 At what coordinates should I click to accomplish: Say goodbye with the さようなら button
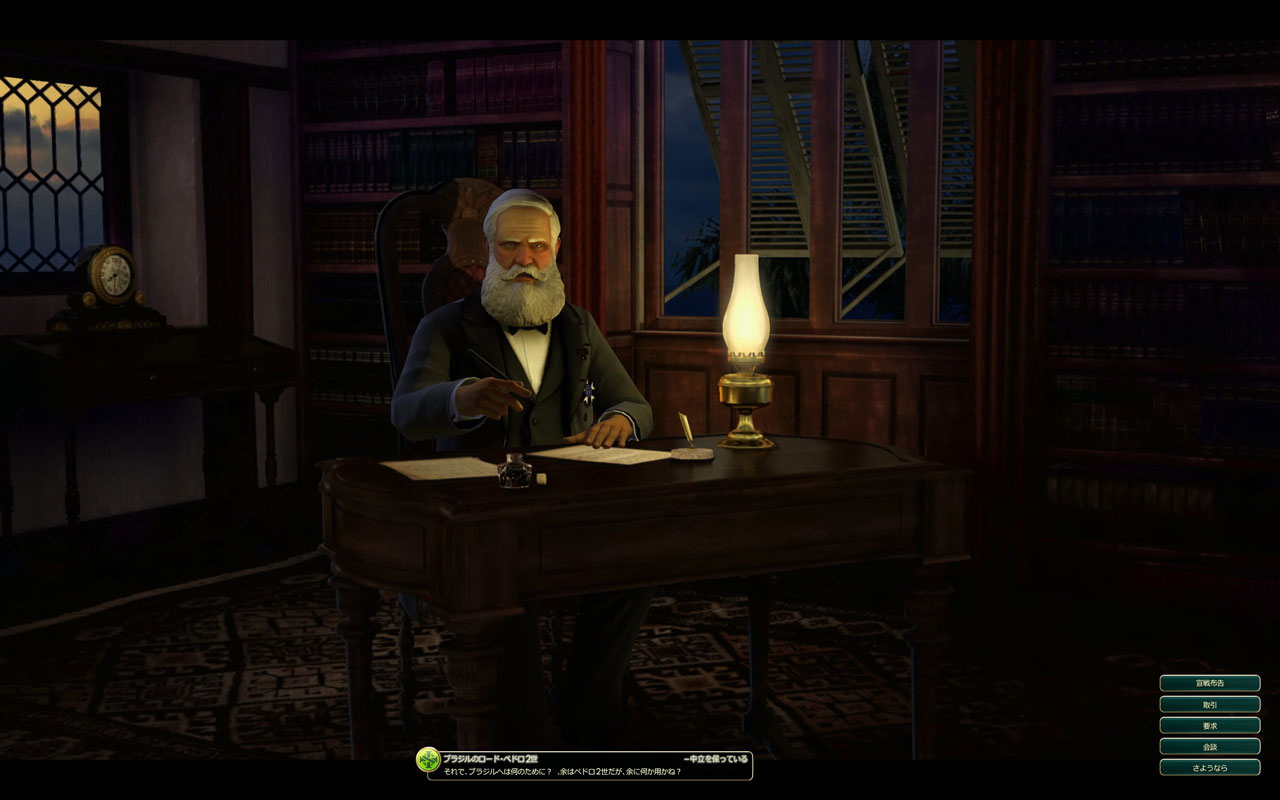(1209, 767)
